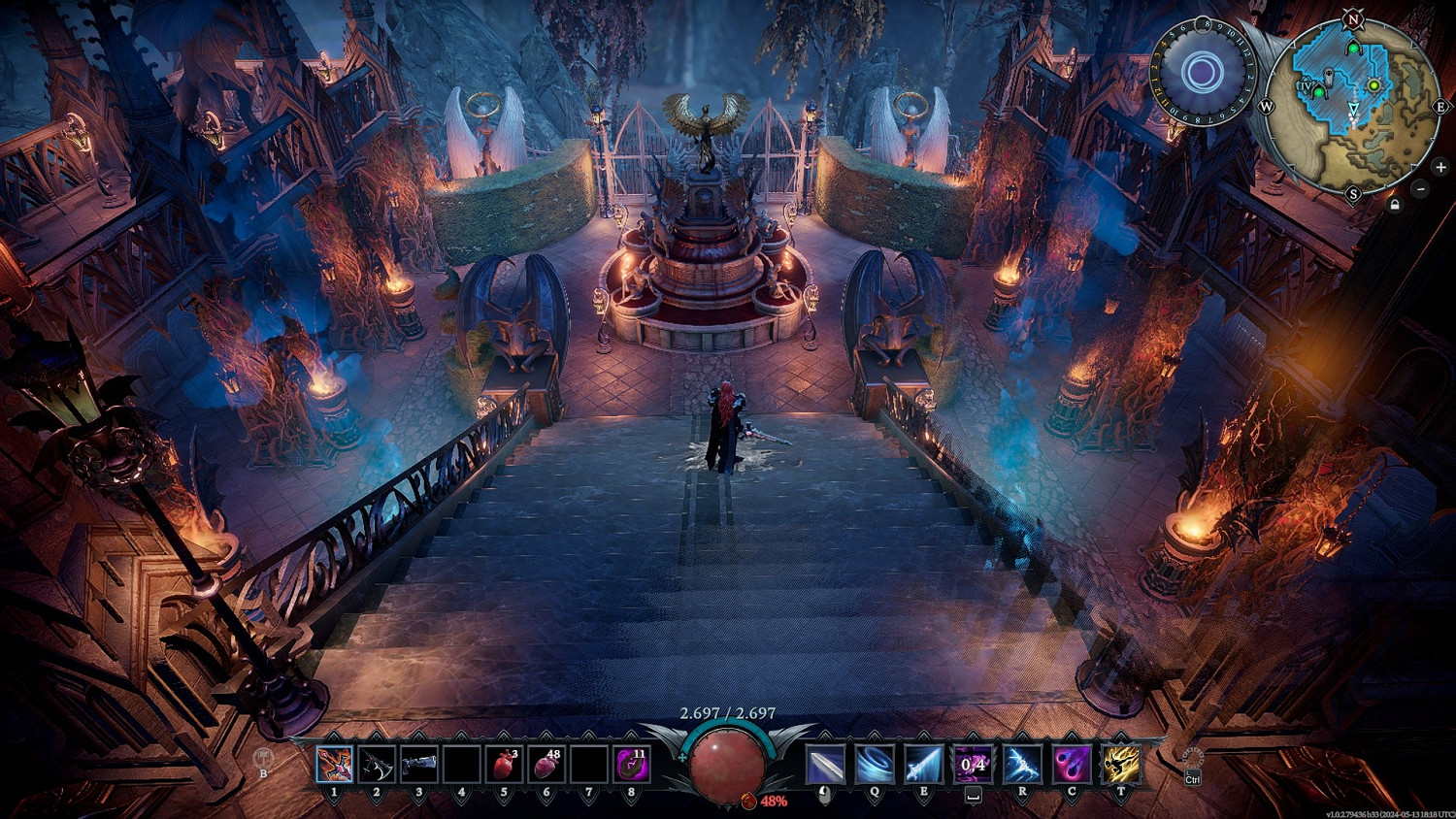Select the purple item with count 11
Image resolution: width=1456 pixels, height=819 pixels.
tap(632, 765)
